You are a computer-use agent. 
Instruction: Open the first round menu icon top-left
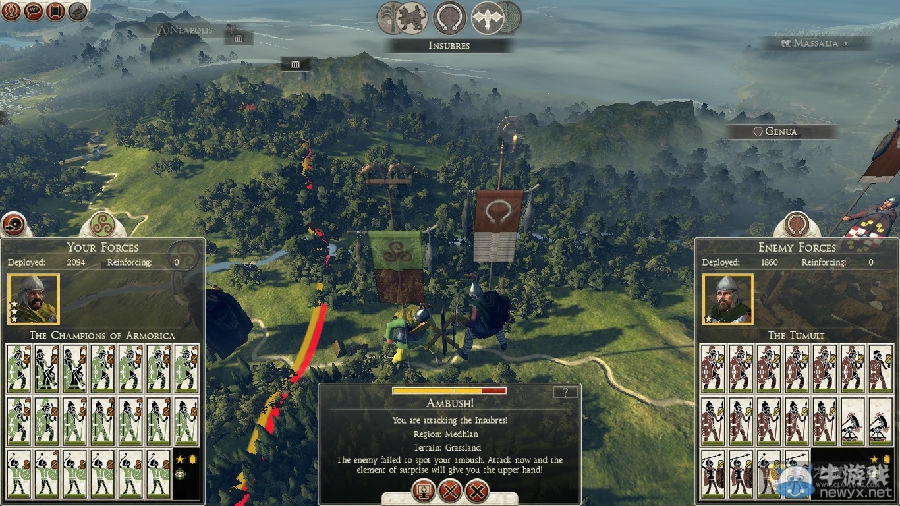click(x=10, y=12)
